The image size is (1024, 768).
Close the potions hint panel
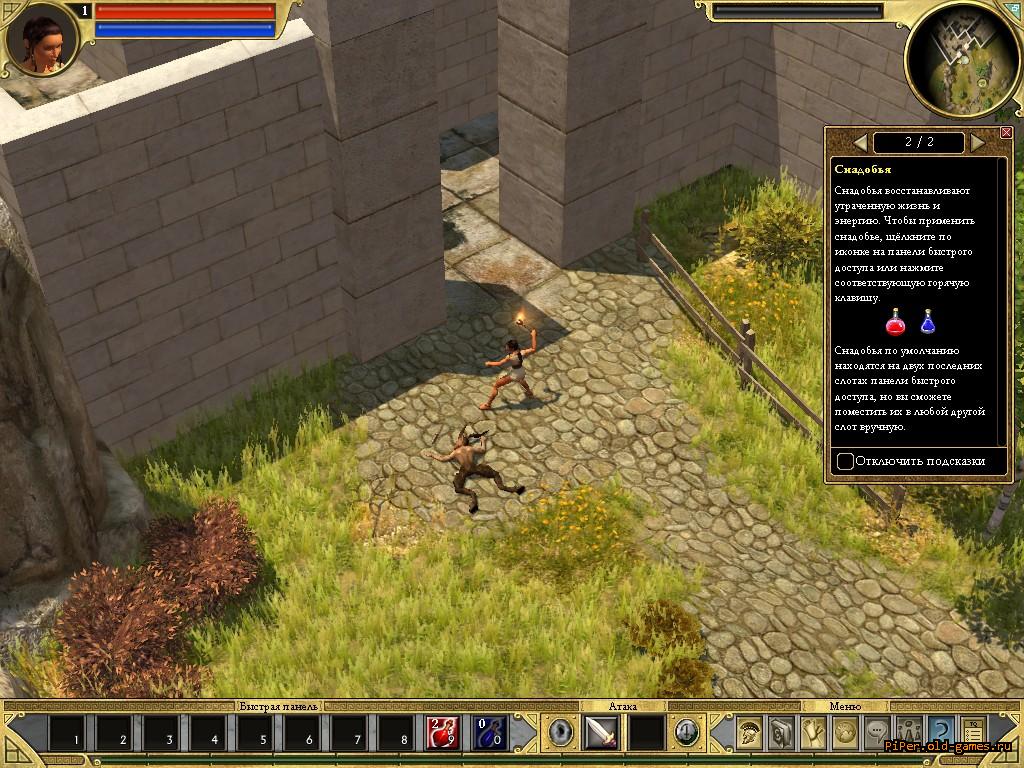(1006, 133)
